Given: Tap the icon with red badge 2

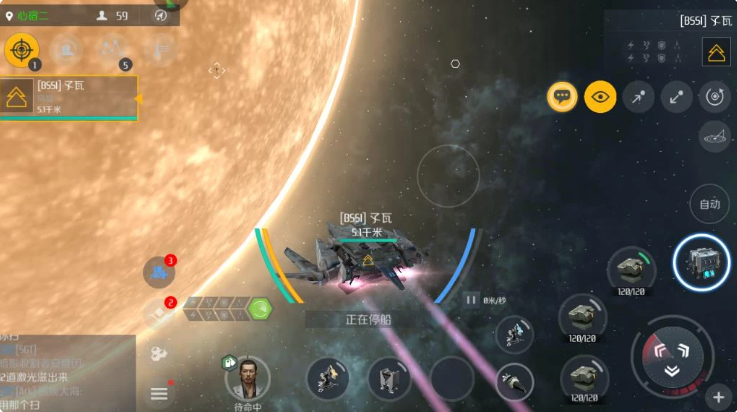Looking at the screenshot, I should click(x=158, y=313).
